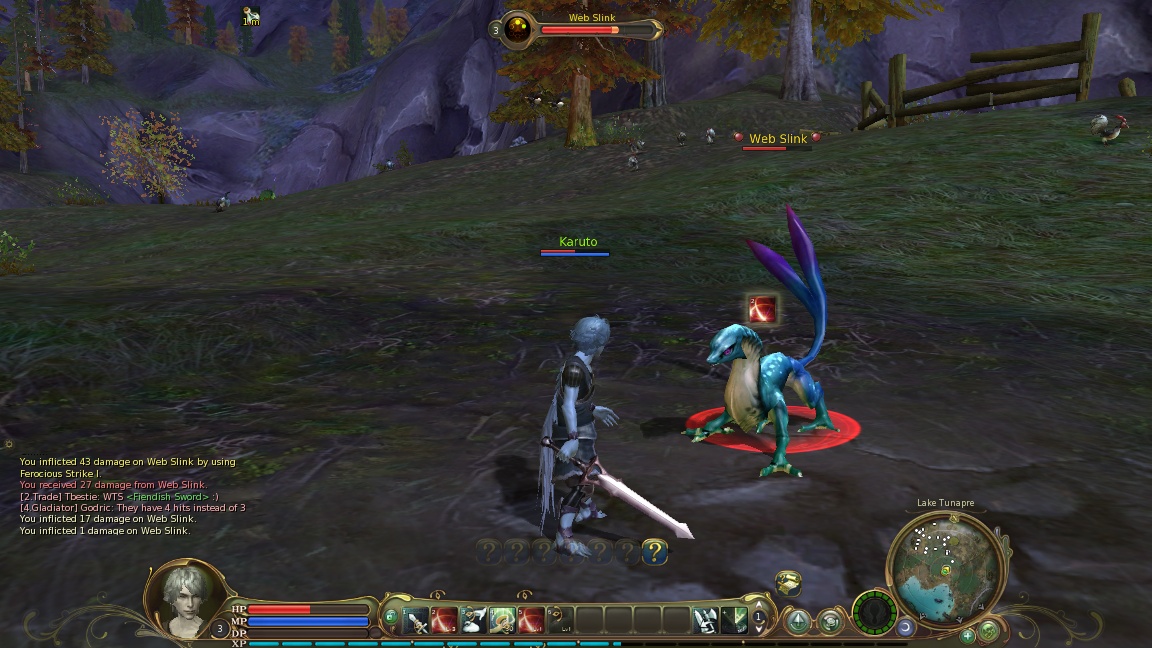Screen dimensions: 1152x648
Task: Open the Lake Tunapre minimap
Action: pyautogui.click(x=944, y=568)
